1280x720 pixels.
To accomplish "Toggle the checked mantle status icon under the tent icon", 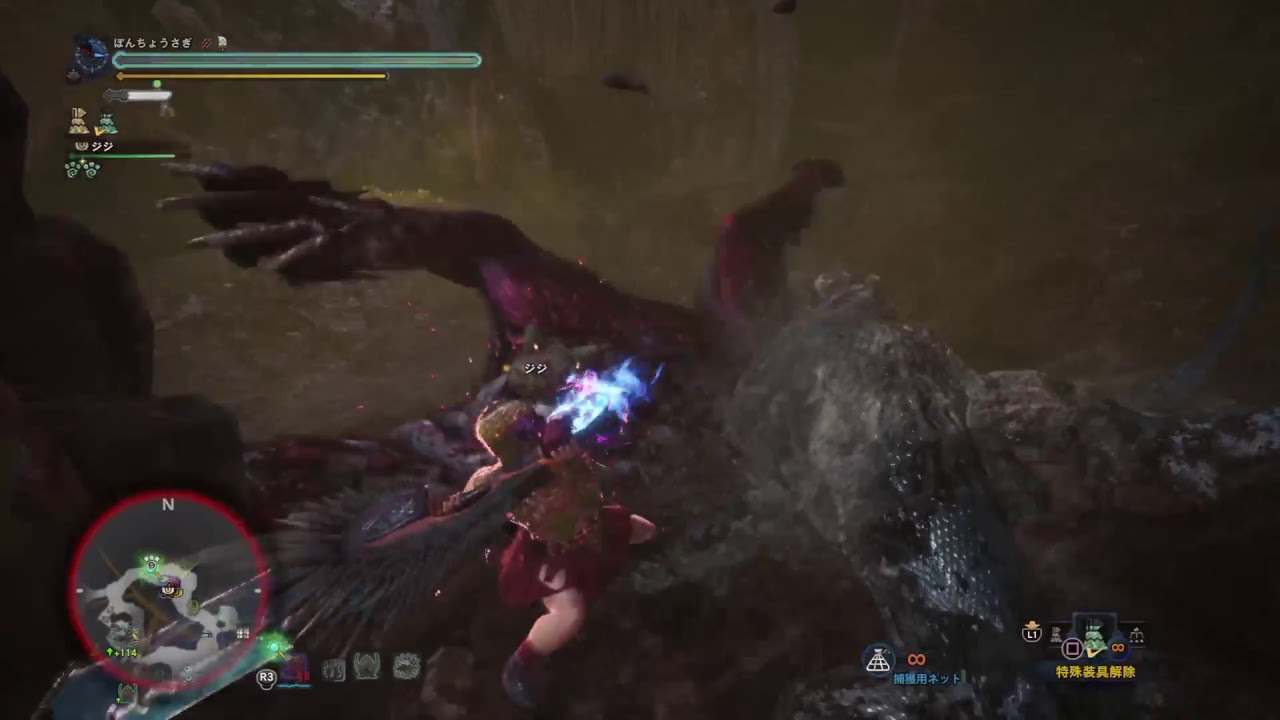I will (107, 122).
